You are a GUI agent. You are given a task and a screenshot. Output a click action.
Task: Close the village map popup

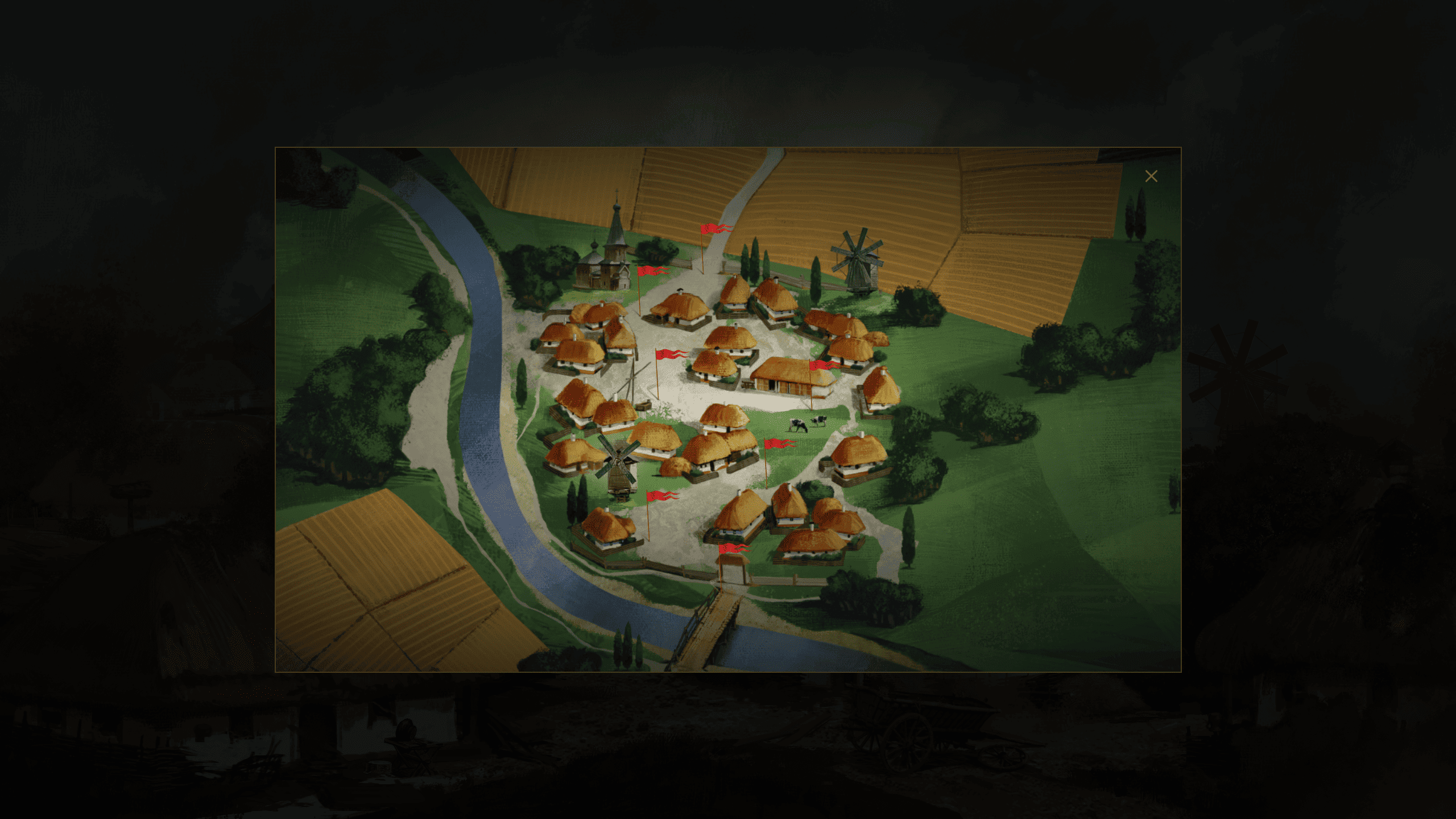tap(1151, 176)
